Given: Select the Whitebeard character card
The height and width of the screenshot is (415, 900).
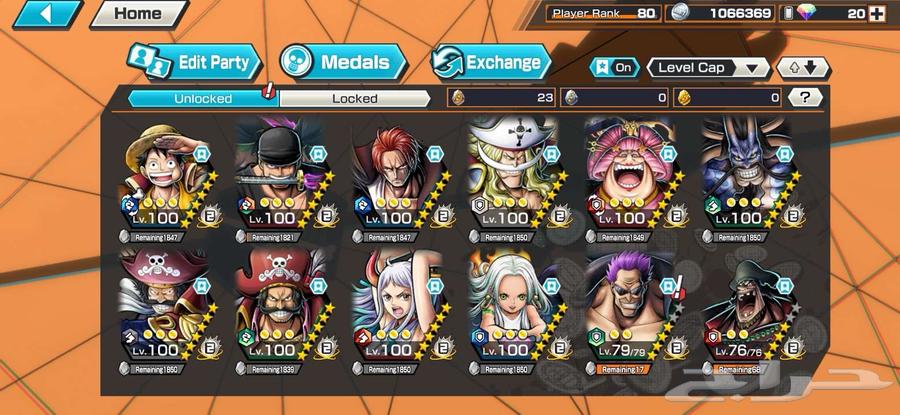Looking at the screenshot, I should (514, 180).
